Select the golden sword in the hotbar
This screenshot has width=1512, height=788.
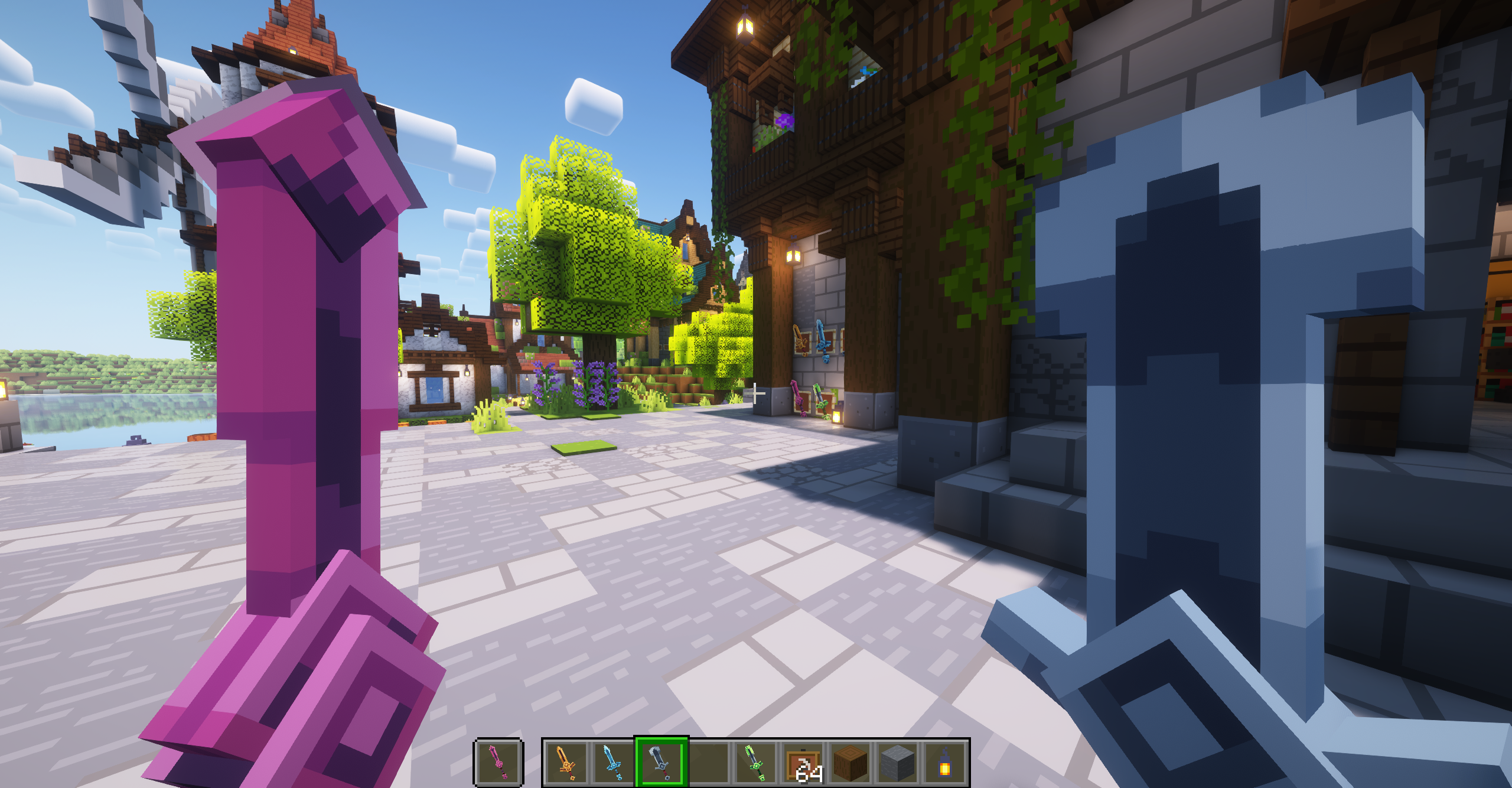tap(566, 762)
